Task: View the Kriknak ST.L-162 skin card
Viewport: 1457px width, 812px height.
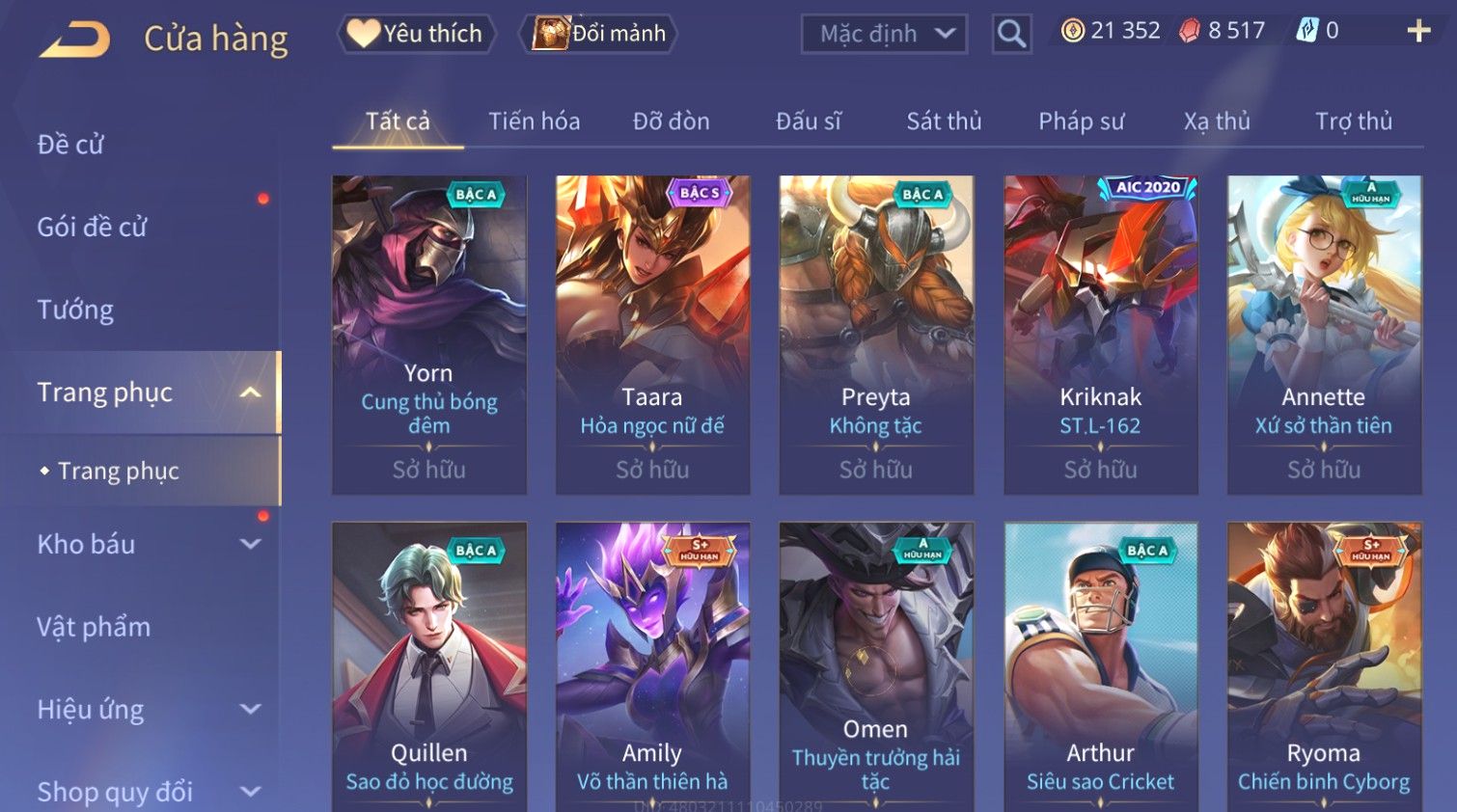Action: [1100, 334]
